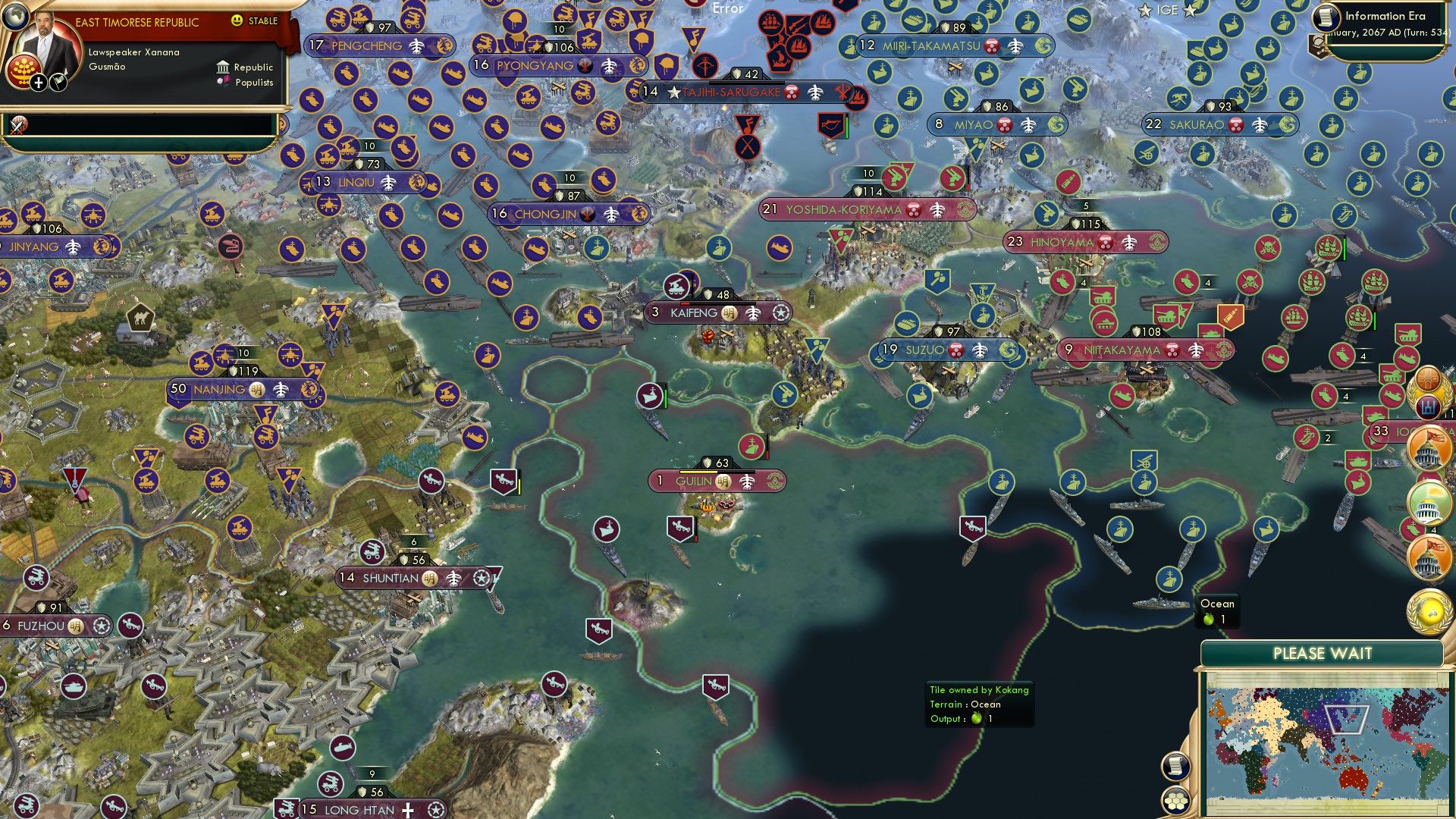This screenshot has height=819, width=1456.
Task: Click the plus icon beside the civilization emblem
Action: [x=38, y=82]
